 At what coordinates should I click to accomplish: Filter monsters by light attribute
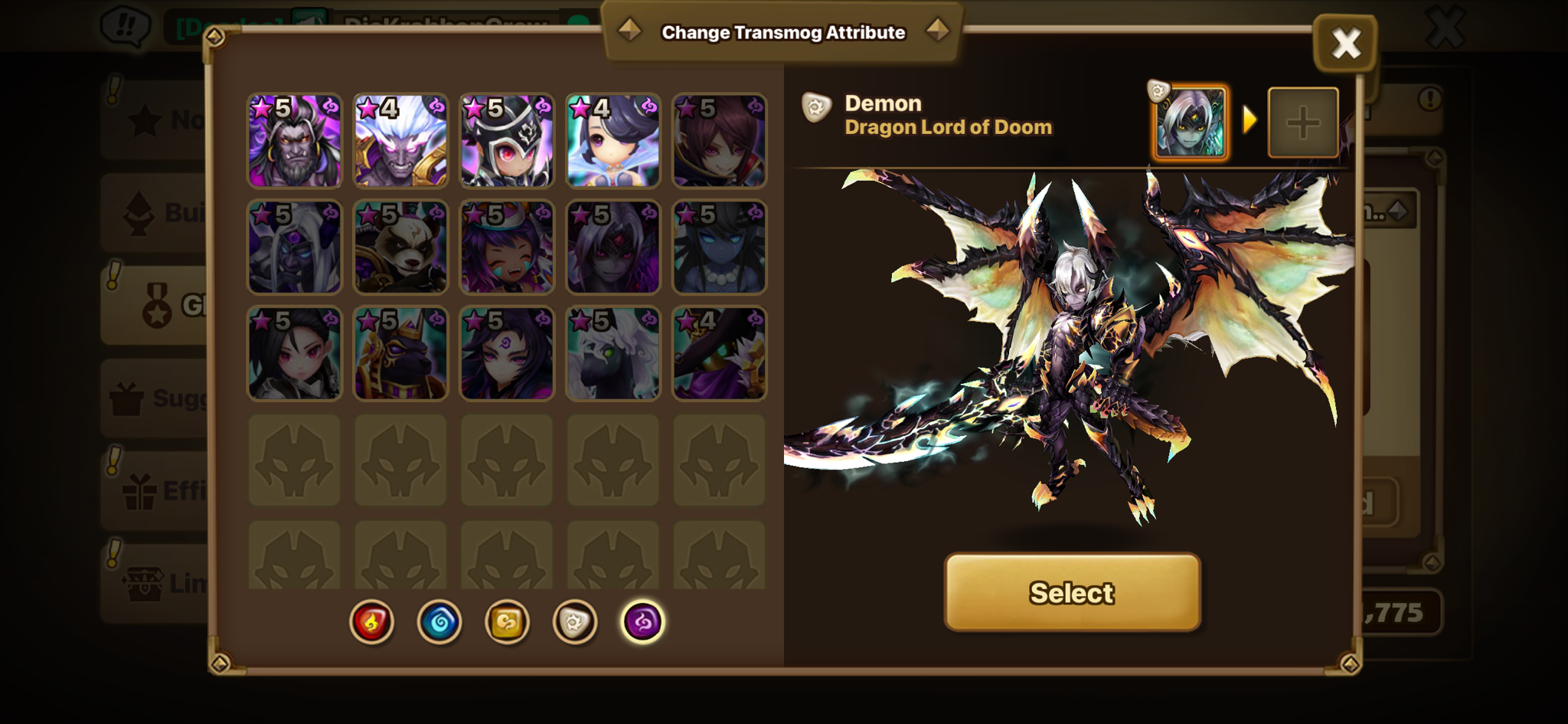574,621
